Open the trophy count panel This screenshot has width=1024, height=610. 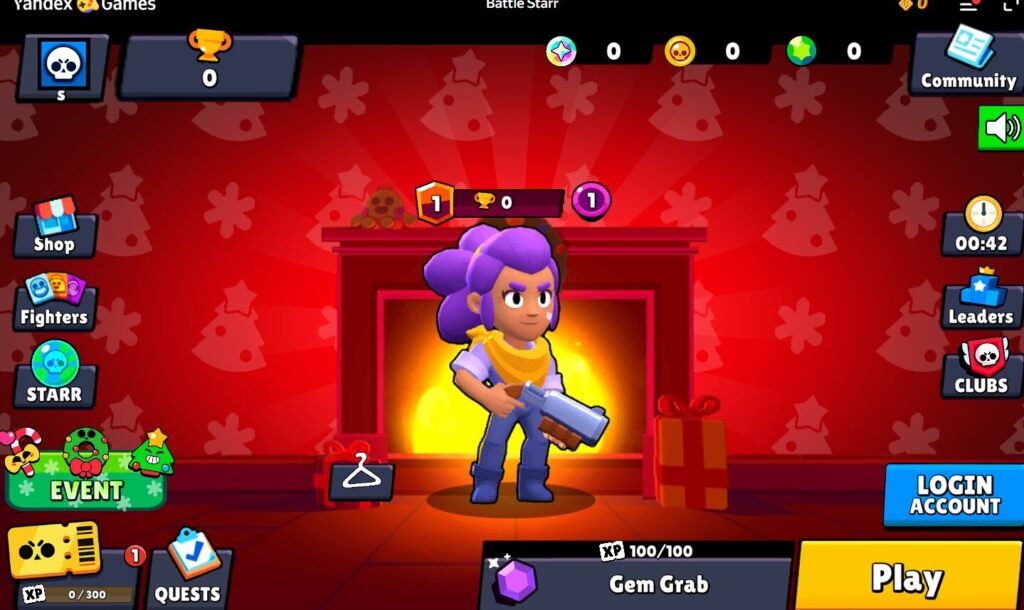(x=209, y=66)
